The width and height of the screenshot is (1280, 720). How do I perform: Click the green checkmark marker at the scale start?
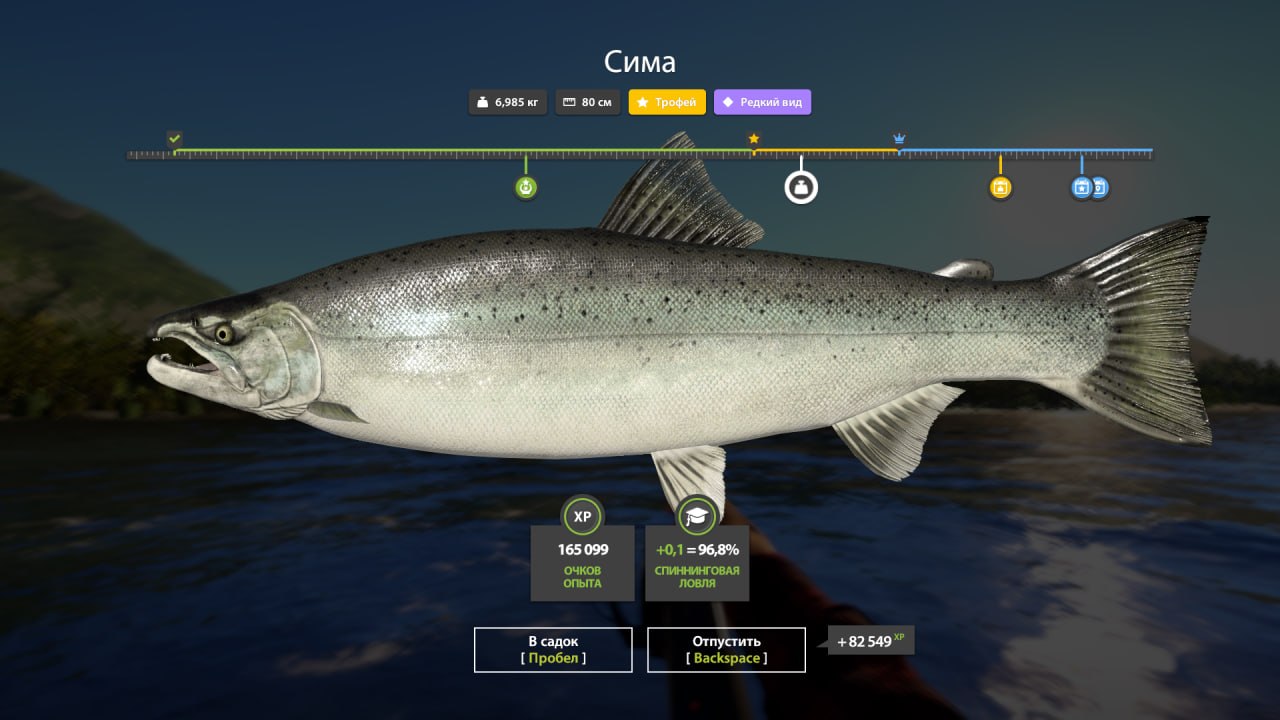[175, 138]
